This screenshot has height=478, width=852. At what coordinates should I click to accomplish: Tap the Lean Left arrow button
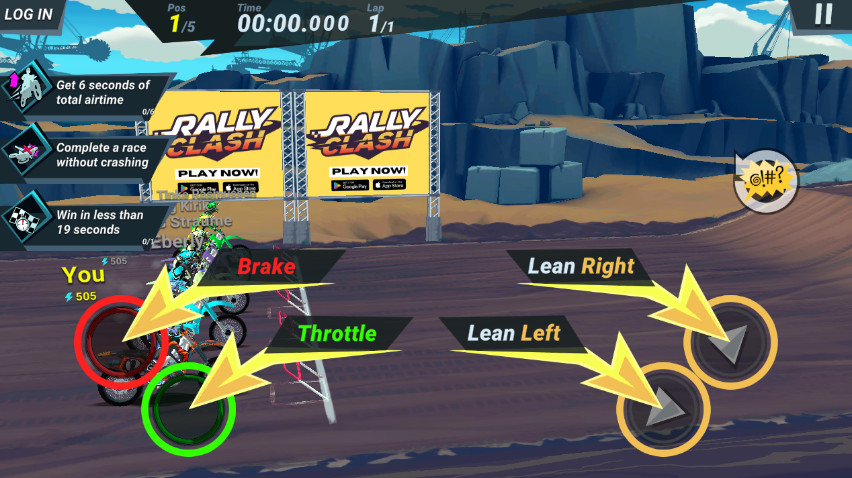(663, 409)
